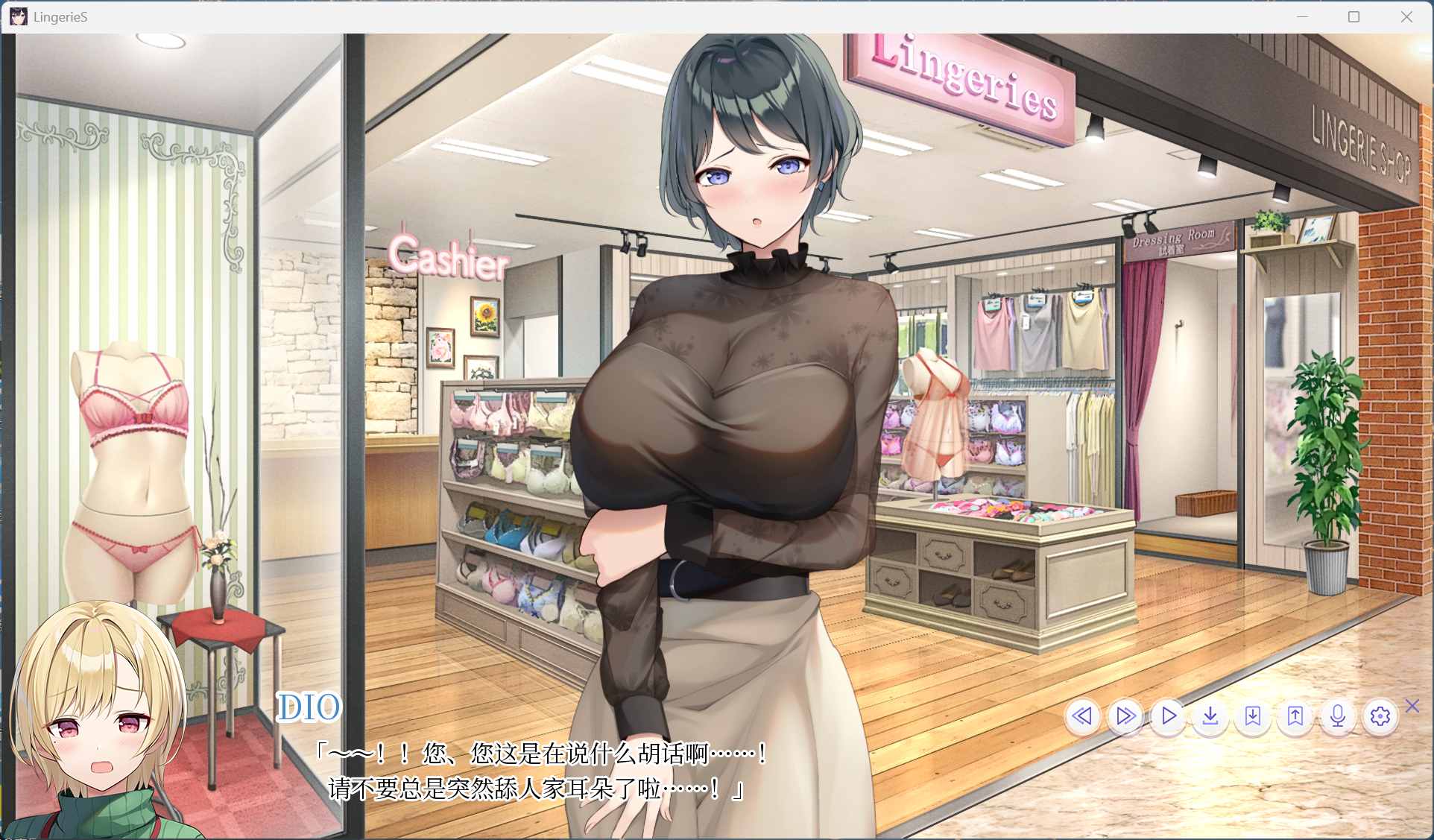This screenshot has height=840, width=1434.
Task: Click the speaker name DIO
Action: coord(311,708)
